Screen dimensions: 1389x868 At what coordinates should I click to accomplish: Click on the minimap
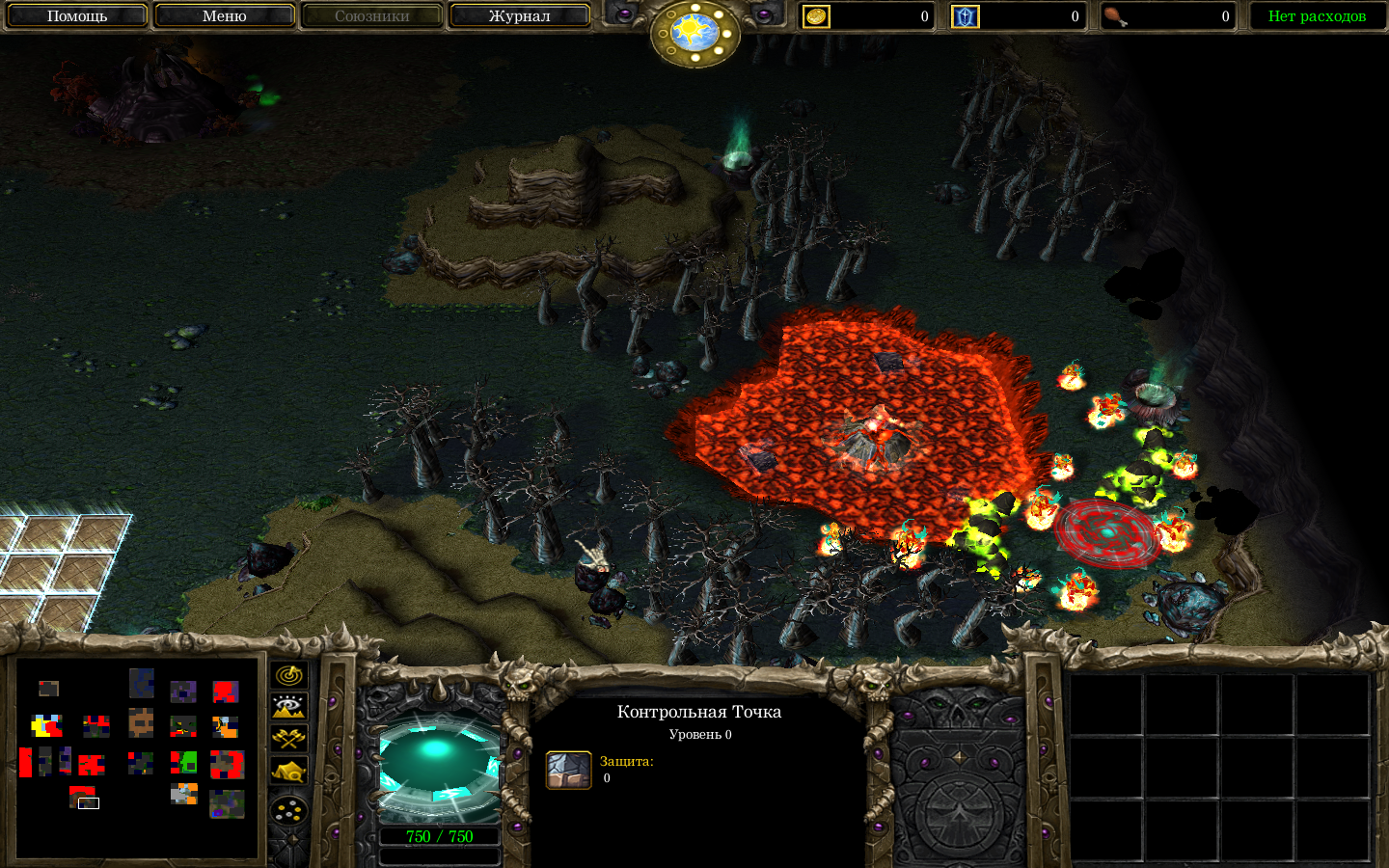click(137, 757)
